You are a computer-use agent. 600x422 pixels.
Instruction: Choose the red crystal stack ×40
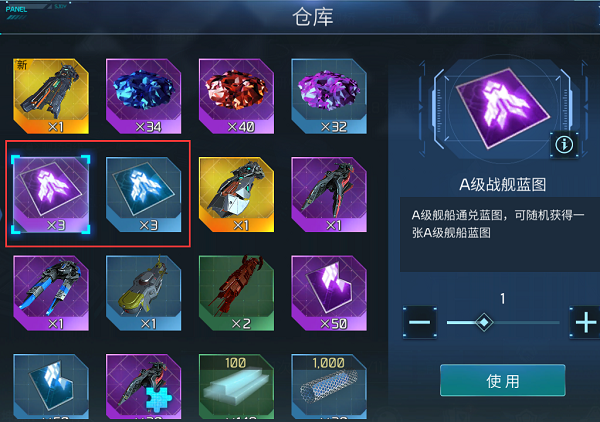(x=235, y=95)
